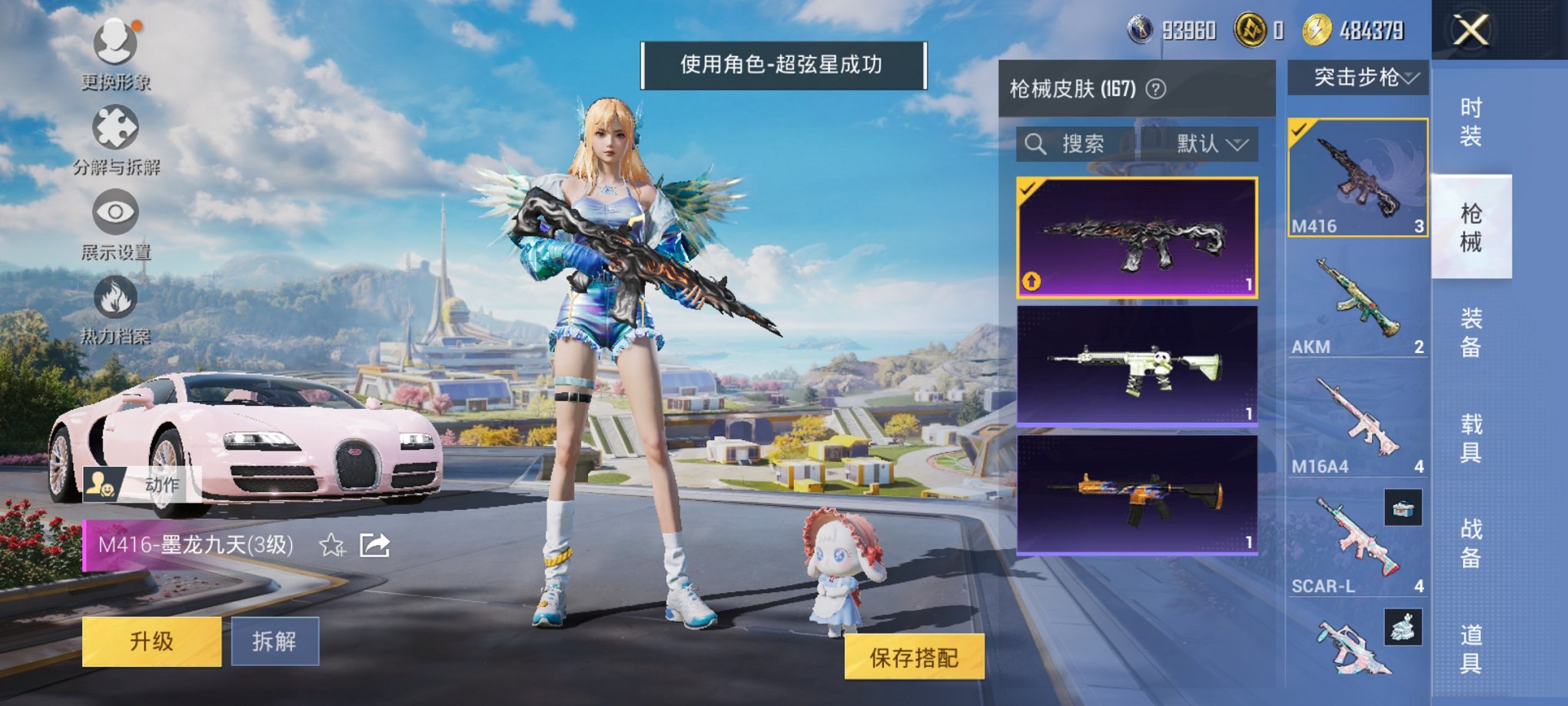
Task: Expand the 突击步枪 weapon category dropdown
Action: [1360, 78]
